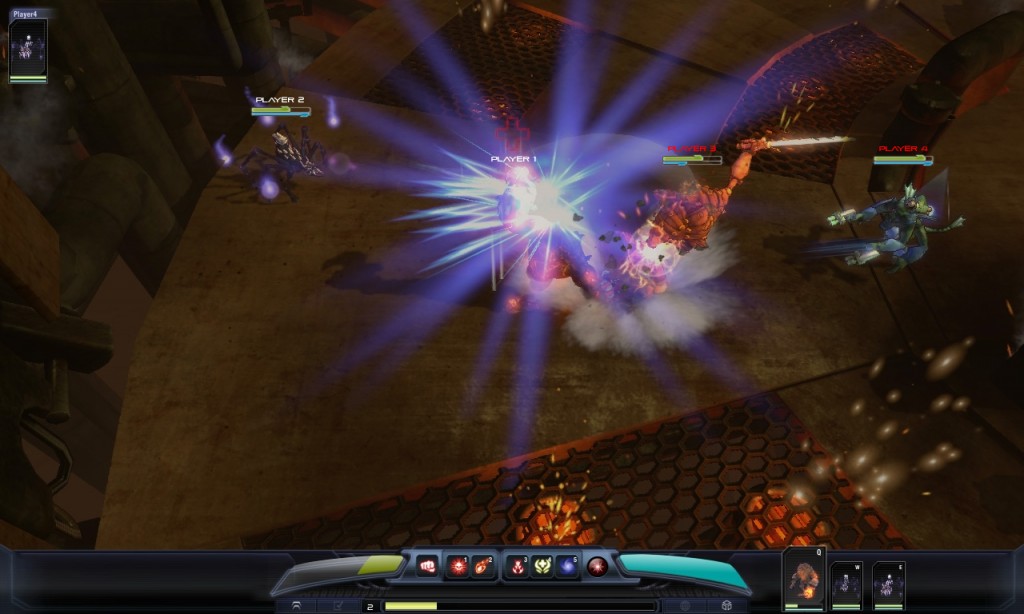Cast the blue swirl ability numbered 5
The width and height of the screenshot is (1024, 614).
tap(567, 566)
